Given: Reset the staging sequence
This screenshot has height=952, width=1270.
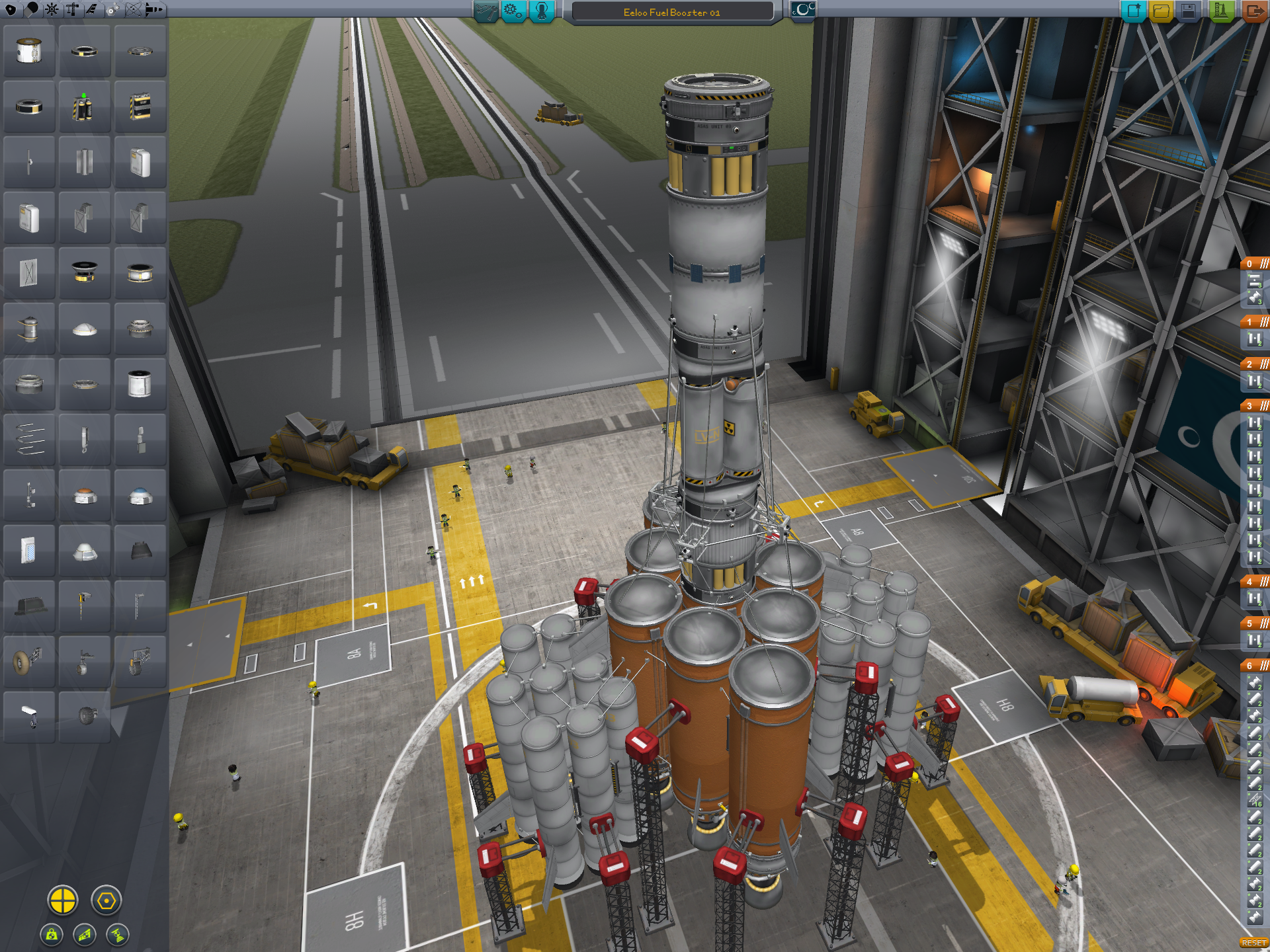Looking at the screenshot, I should [1253, 943].
